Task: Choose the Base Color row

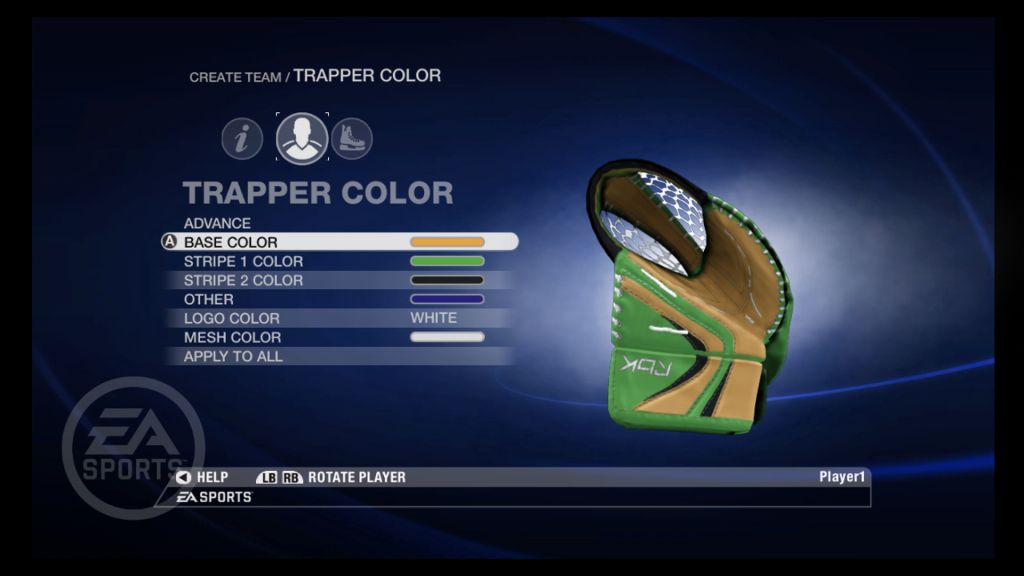Action: click(231, 242)
